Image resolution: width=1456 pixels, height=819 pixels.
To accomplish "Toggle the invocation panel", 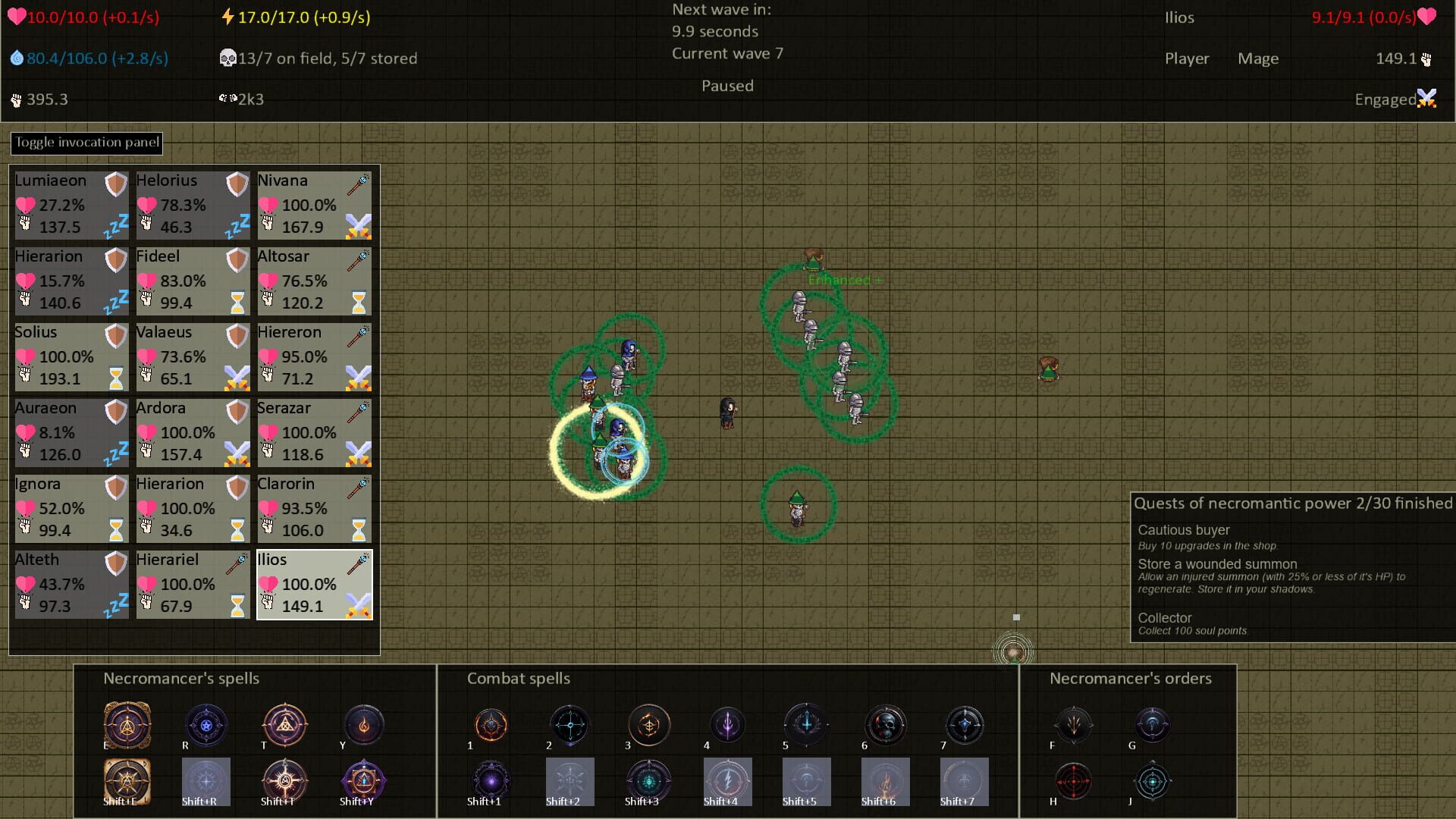I will click(x=86, y=143).
